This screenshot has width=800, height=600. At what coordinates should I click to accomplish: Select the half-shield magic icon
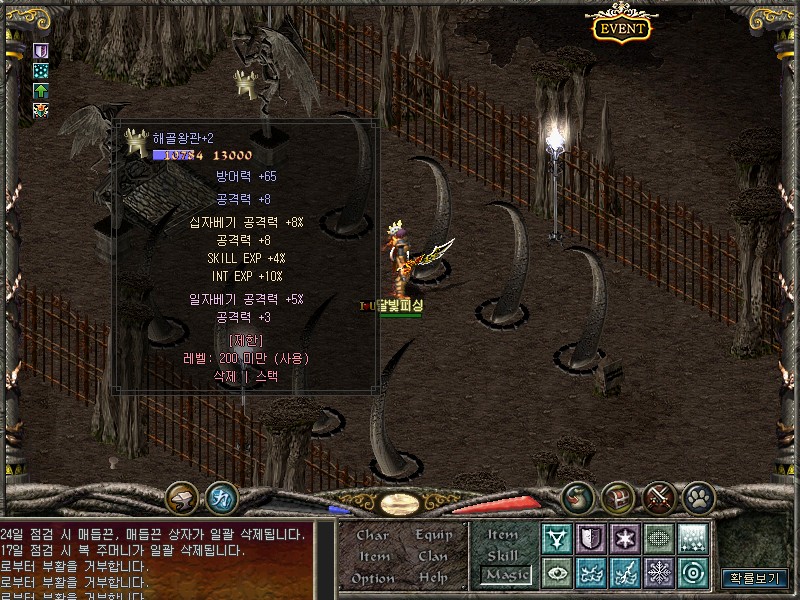point(590,539)
